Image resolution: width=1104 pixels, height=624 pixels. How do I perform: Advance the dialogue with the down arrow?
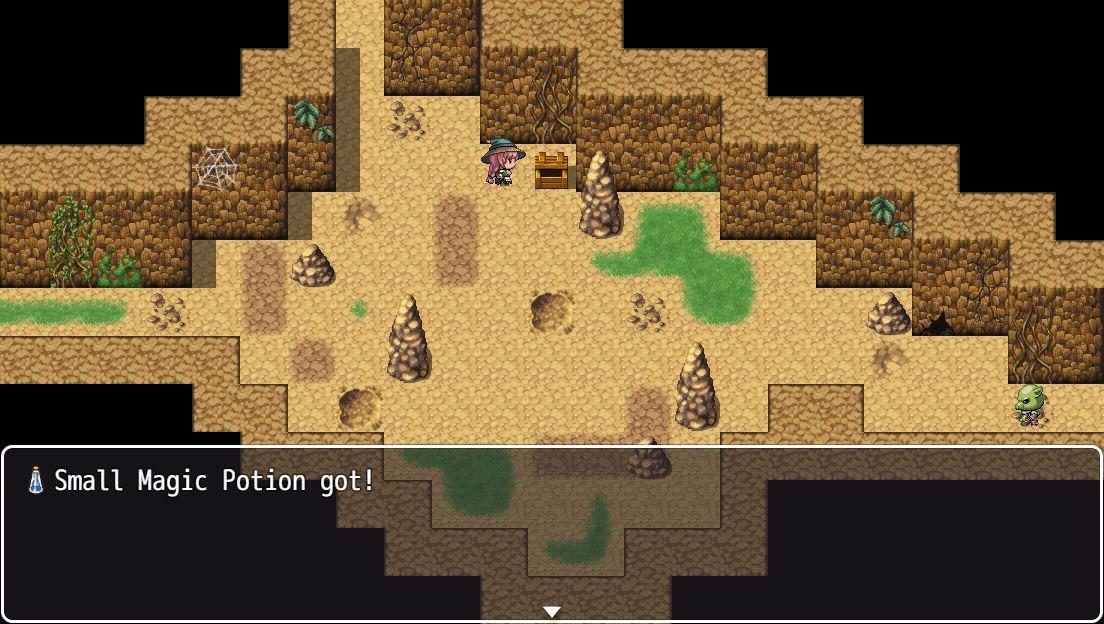551,611
